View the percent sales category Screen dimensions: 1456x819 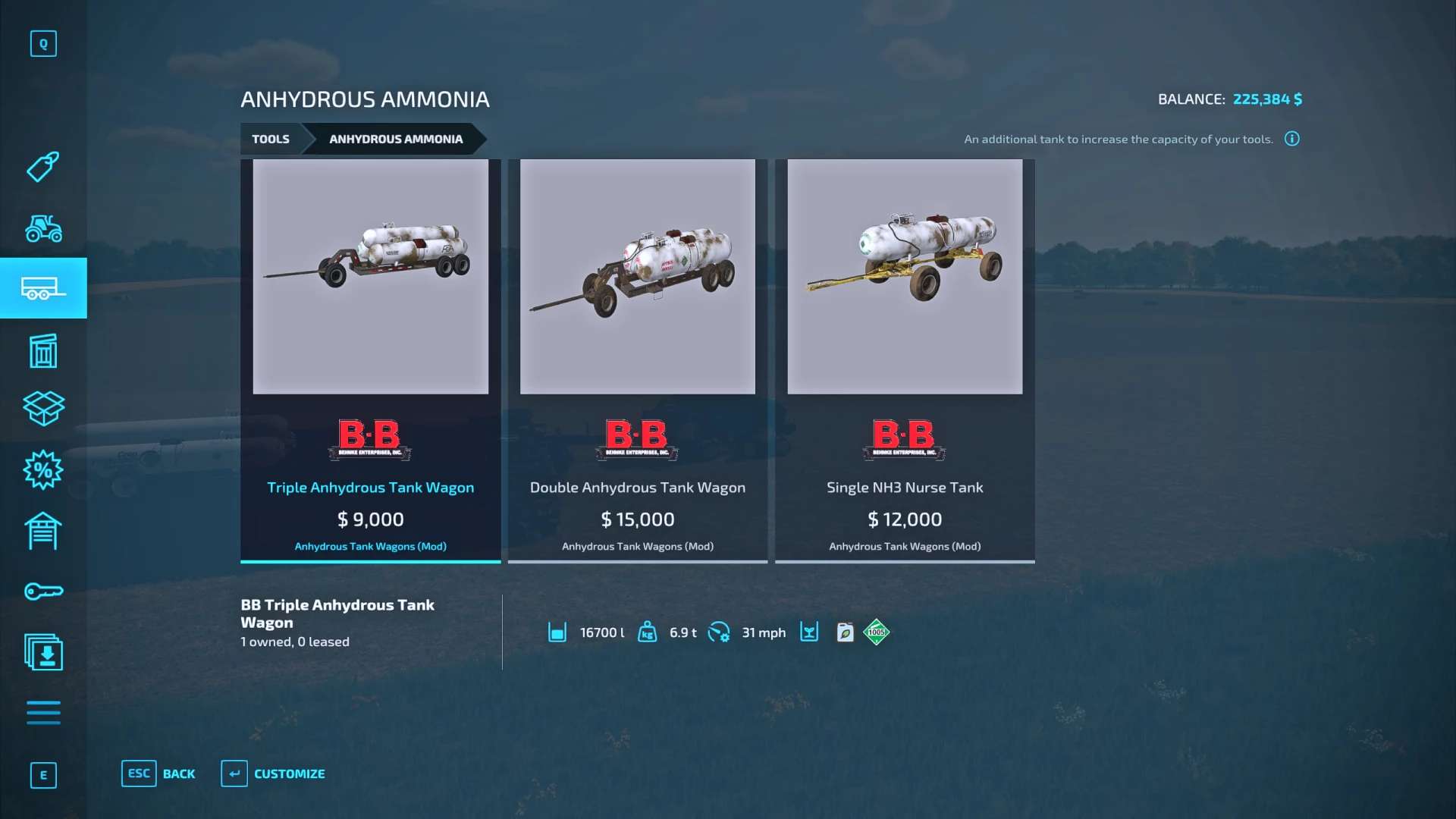[43, 470]
